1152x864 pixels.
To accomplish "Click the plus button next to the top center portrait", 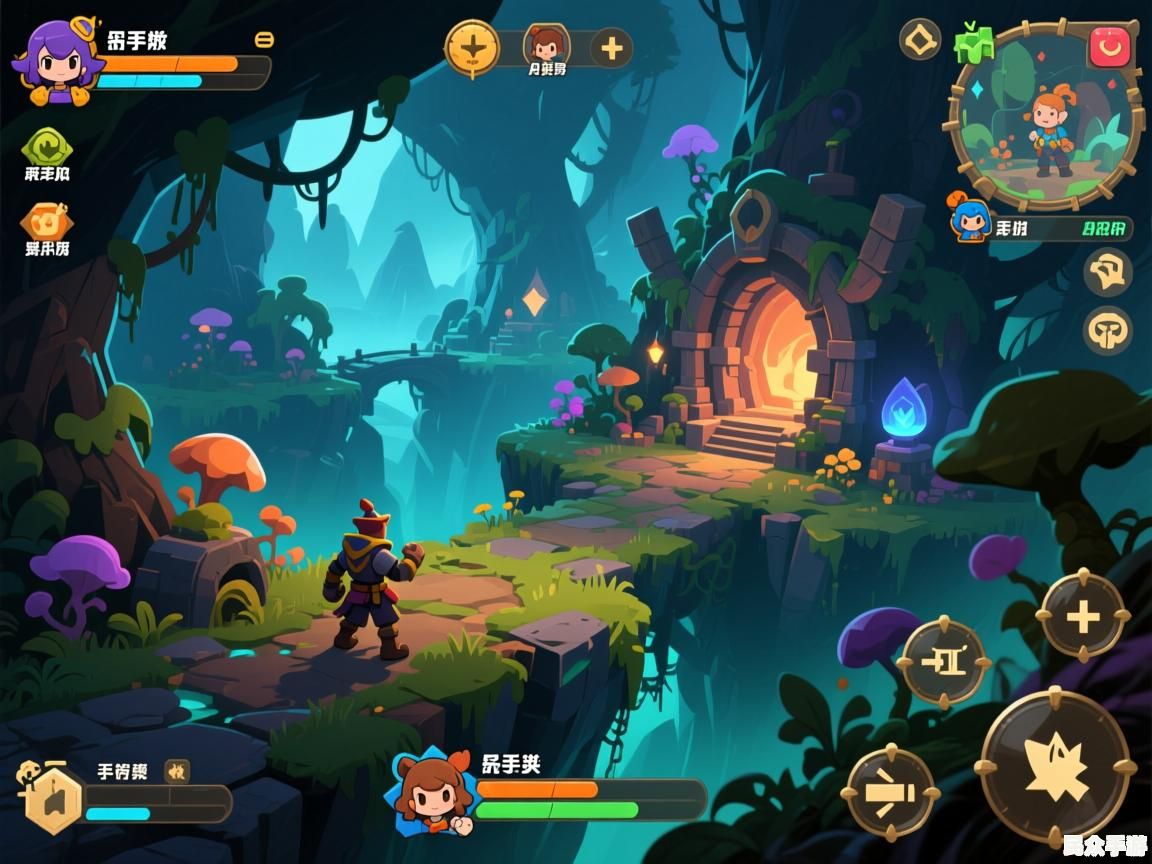I will coord(611,48).
